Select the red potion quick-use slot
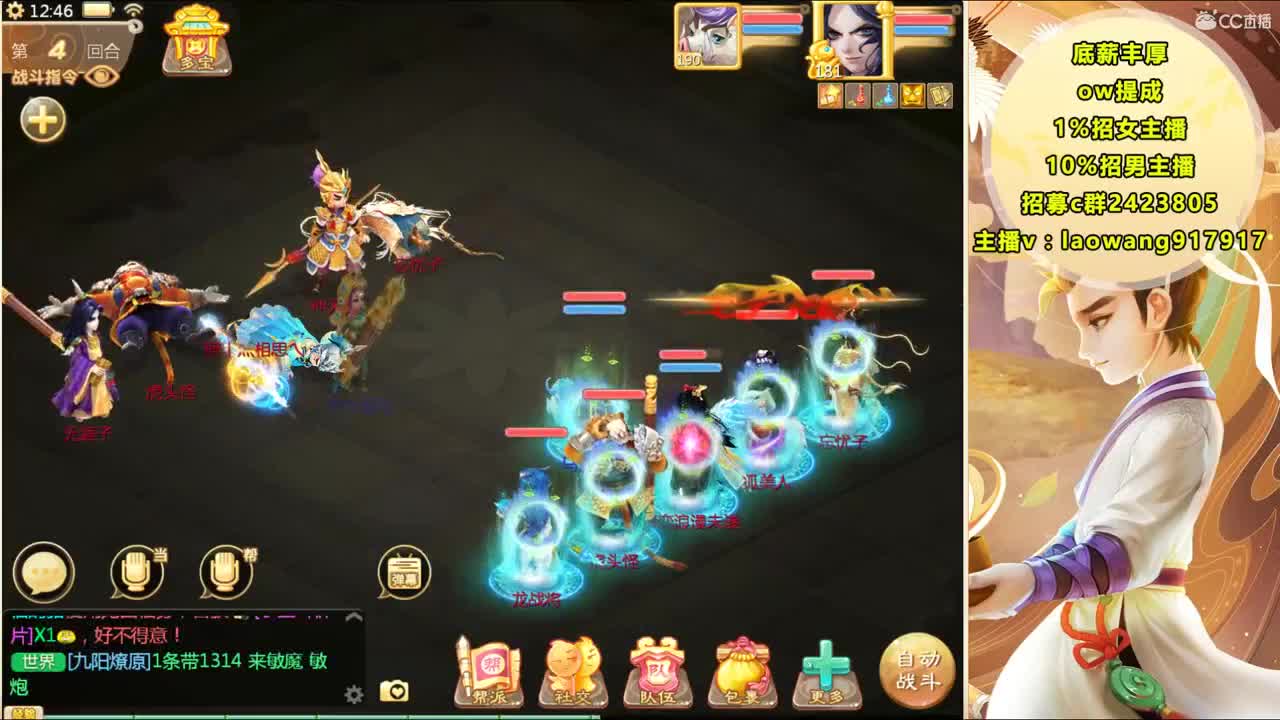Screen dimensions: 1280x720 pyautogui.click(x=855, y=95)
